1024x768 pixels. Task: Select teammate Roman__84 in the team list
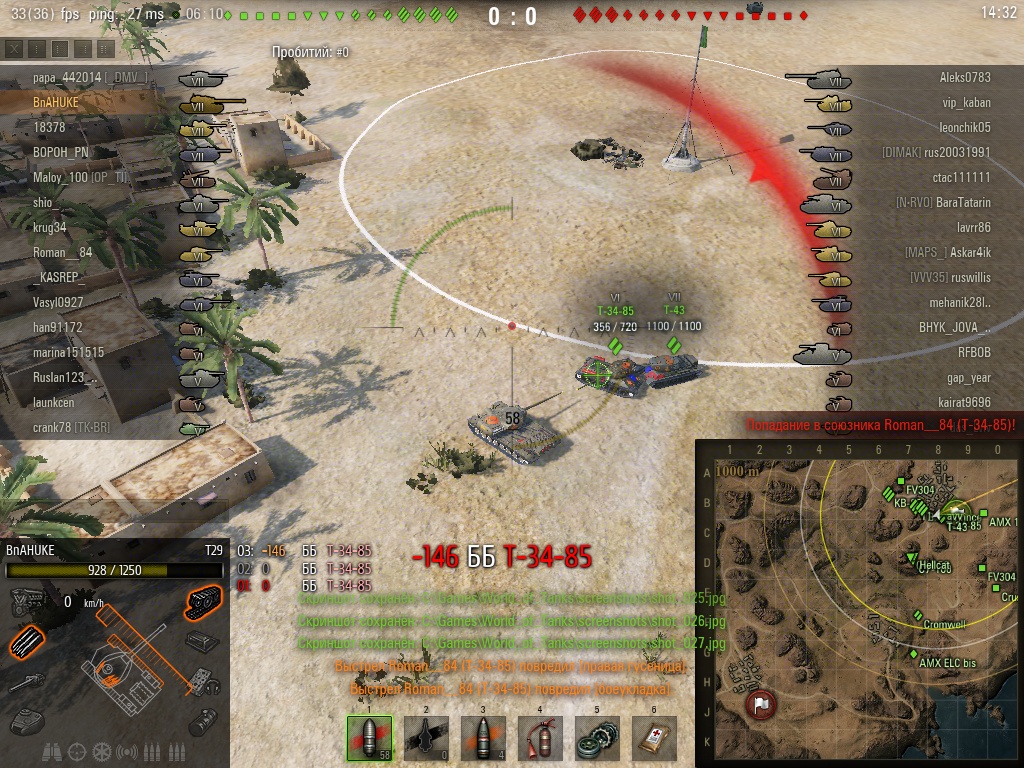pyautogui.click(x=62, y=252)
